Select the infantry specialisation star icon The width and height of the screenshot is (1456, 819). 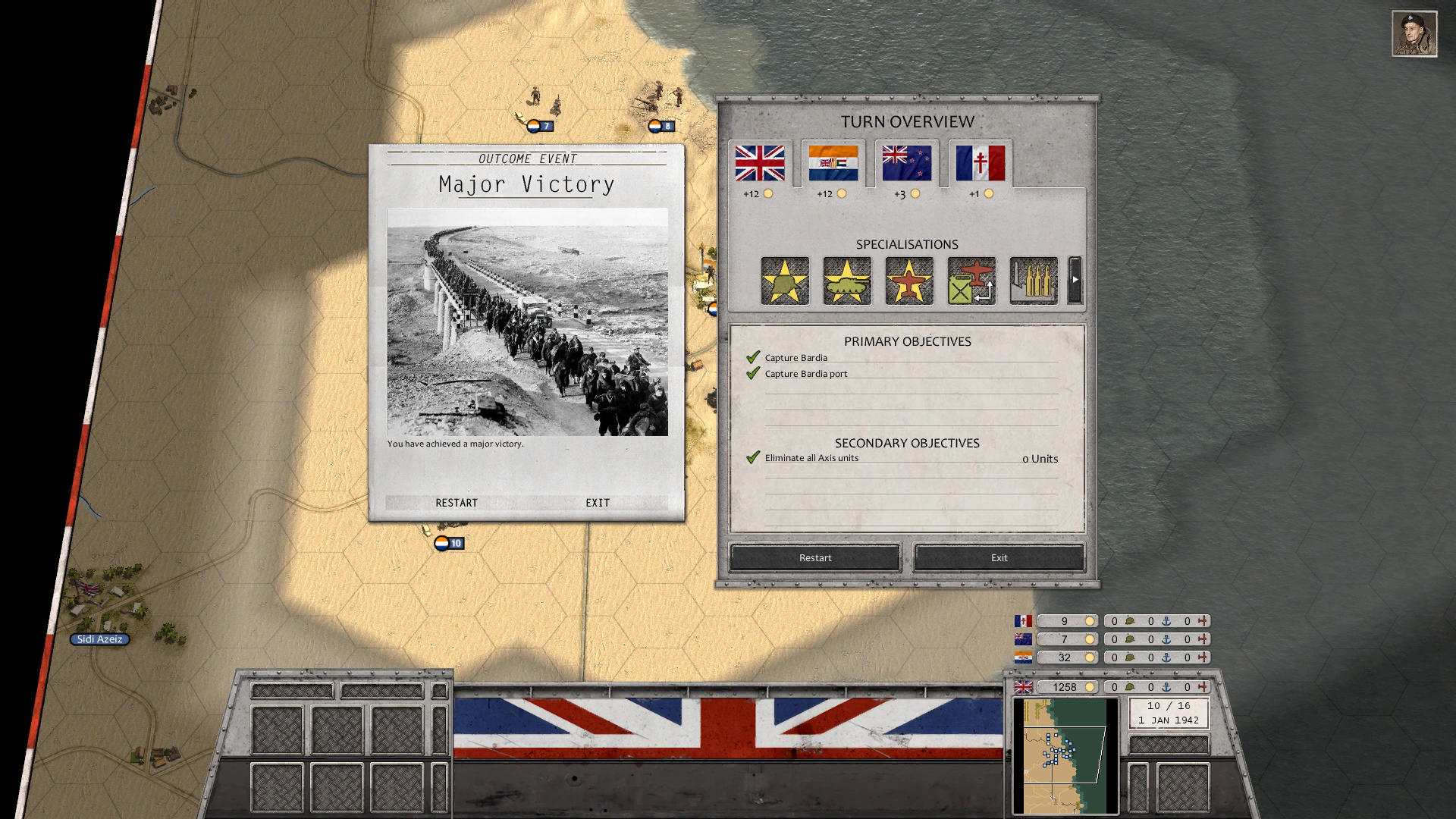tap(784, 281)
